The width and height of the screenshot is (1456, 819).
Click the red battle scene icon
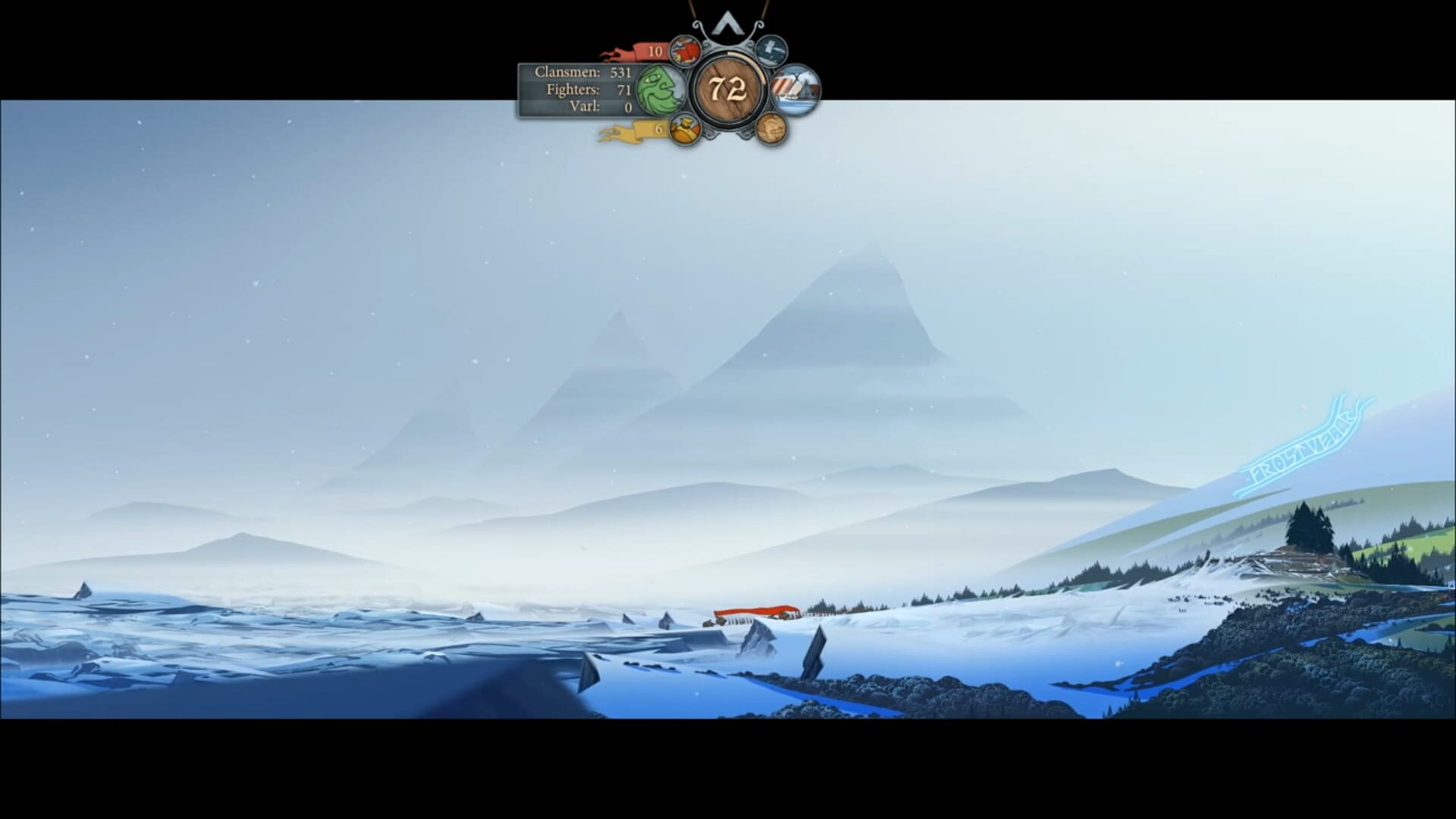(x=685, y=52)
